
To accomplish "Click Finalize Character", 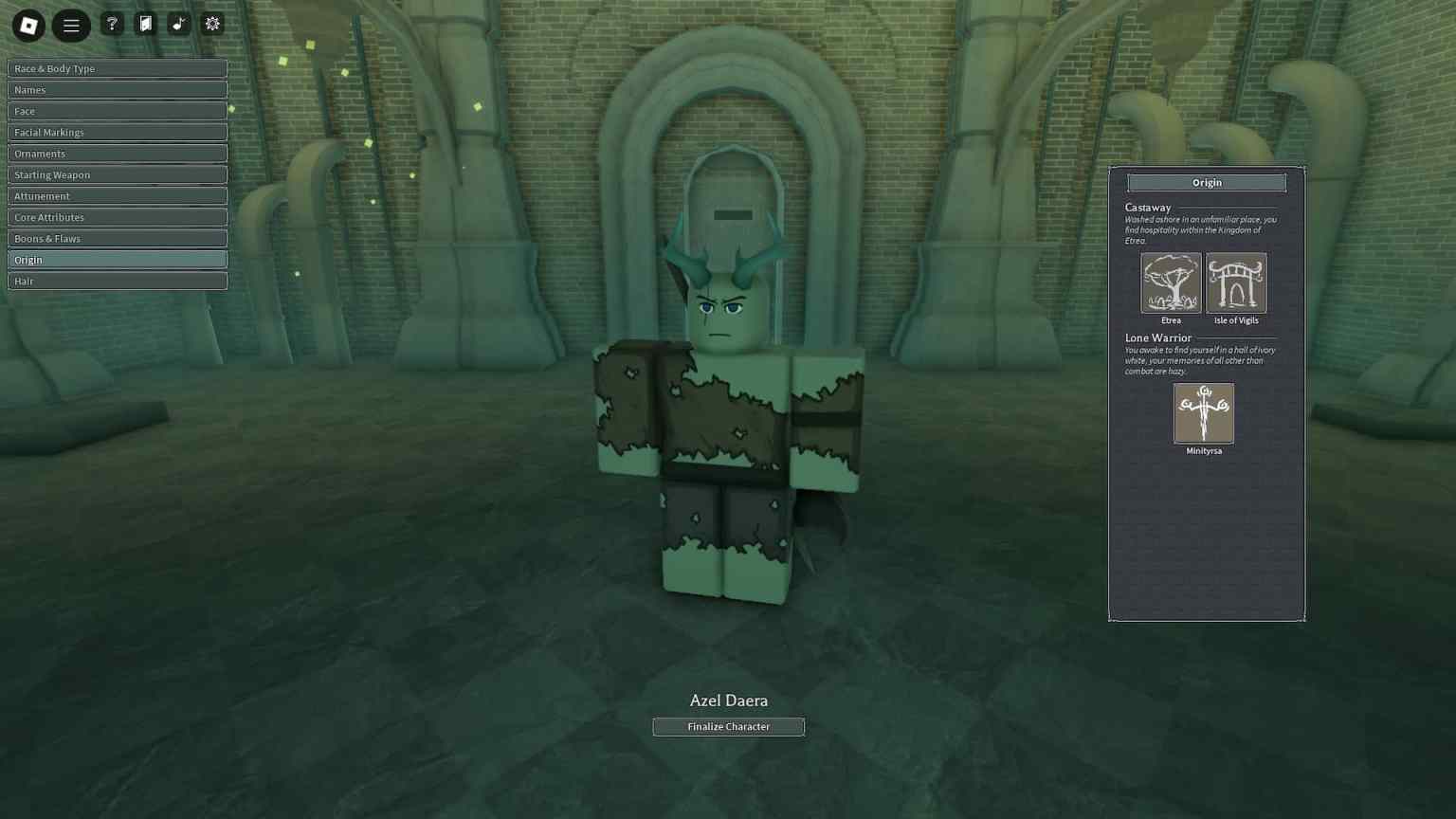I will click(x=728, y=726).
